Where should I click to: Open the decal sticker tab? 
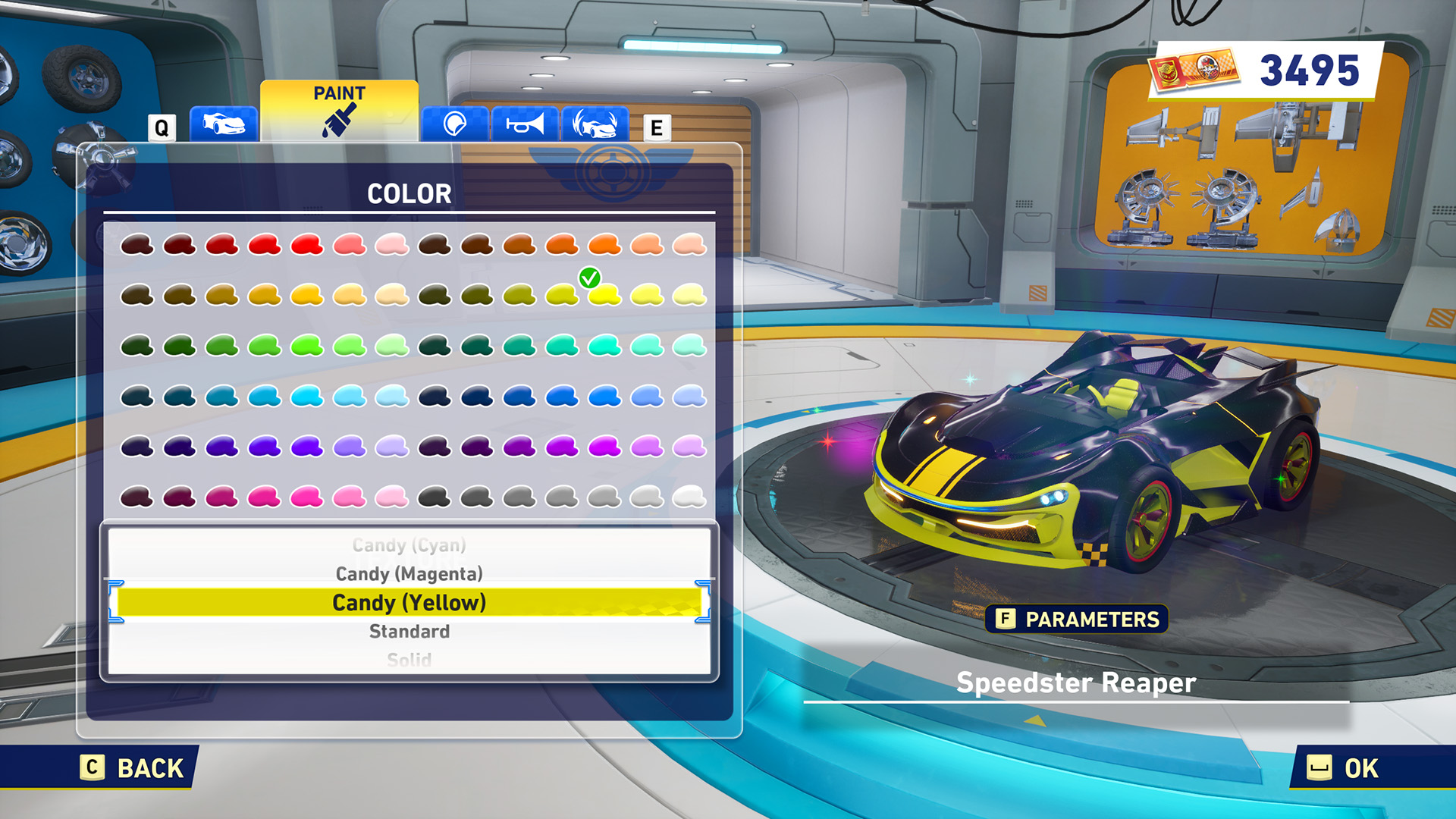(455, 123)
